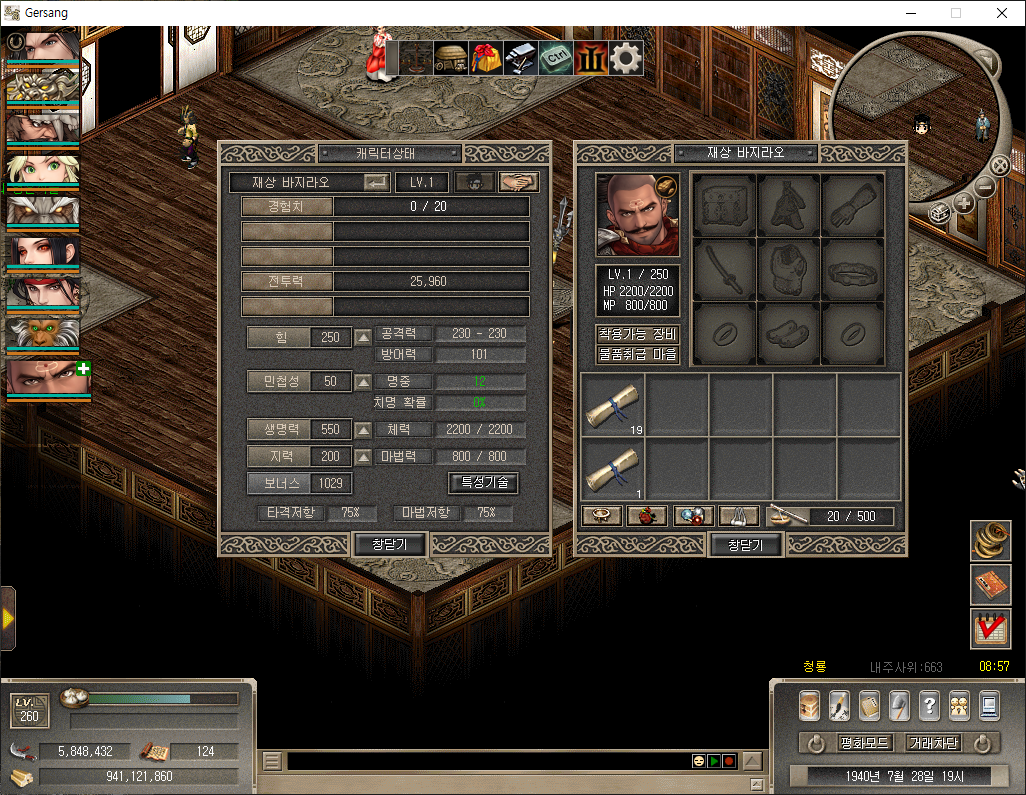Maximize the Gersang window
Image resolution: width=1026 pixels, height=795 pixels.
pos(955,14)
